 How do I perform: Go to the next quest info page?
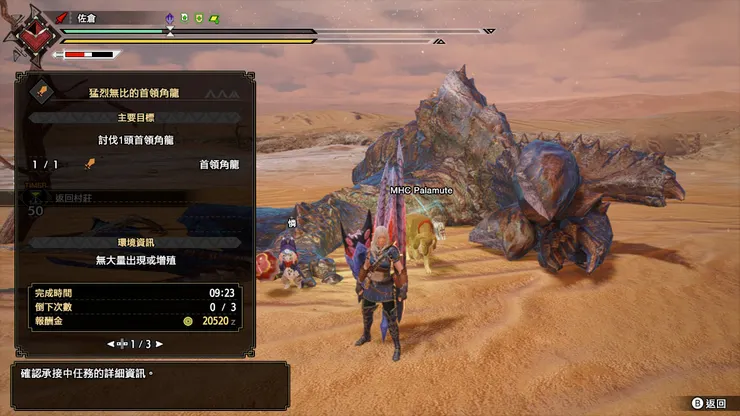pyautogui.click(x=159, y=344)
